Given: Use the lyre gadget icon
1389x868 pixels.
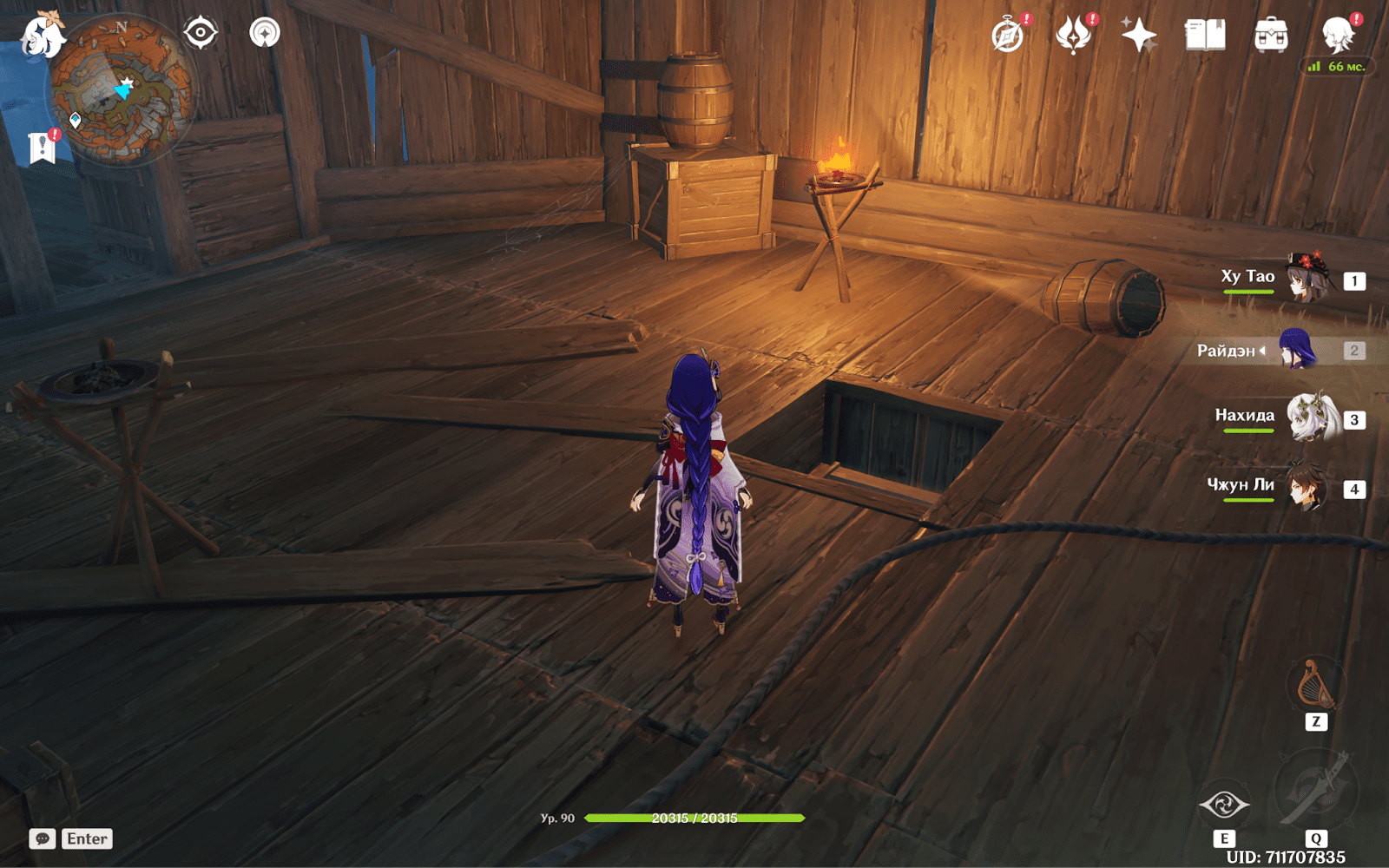Looking at the screenshot, I should tap(1315, 686).
